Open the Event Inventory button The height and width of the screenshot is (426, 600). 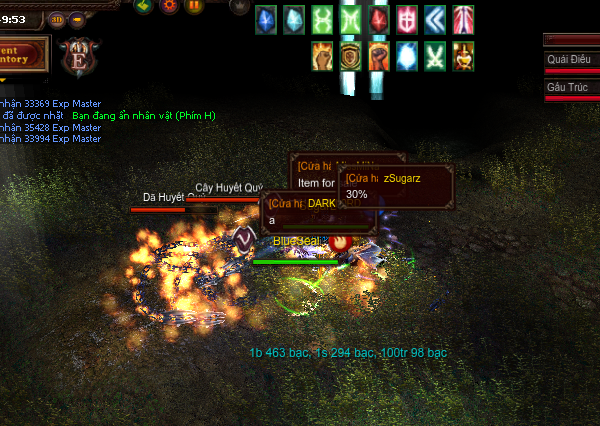pos(24,54)
